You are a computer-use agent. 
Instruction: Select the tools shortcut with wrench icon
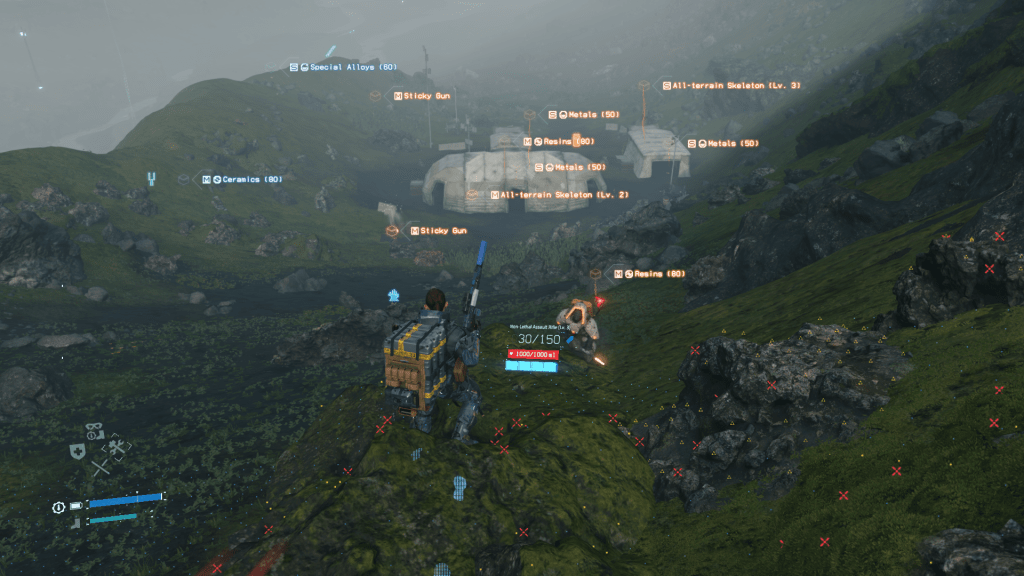(x=117, y=449)
